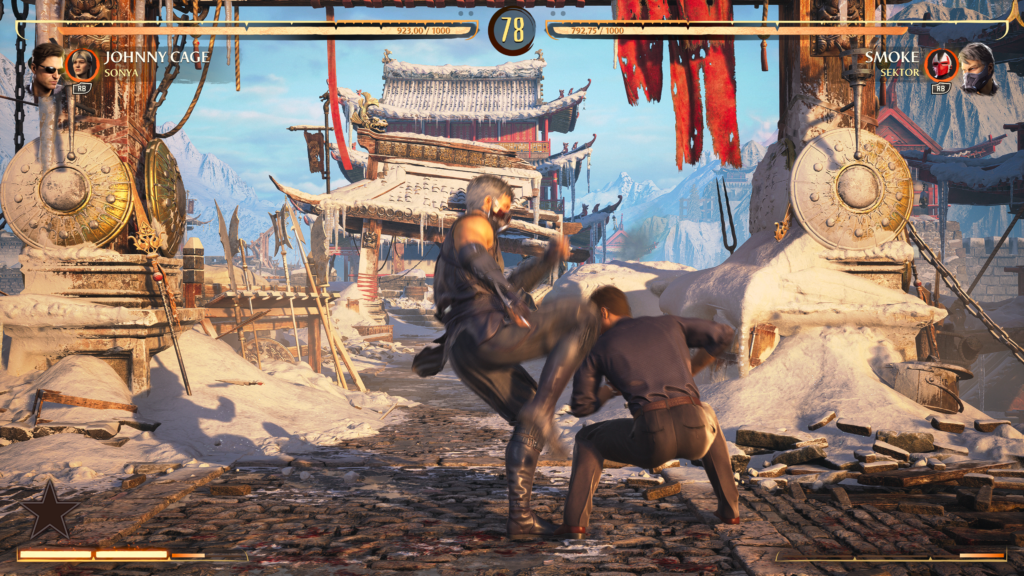Image resolution: width=1024 pixels, height=576 pixels.
Task: Click the dark star hype icon
Action: [49, 511]
